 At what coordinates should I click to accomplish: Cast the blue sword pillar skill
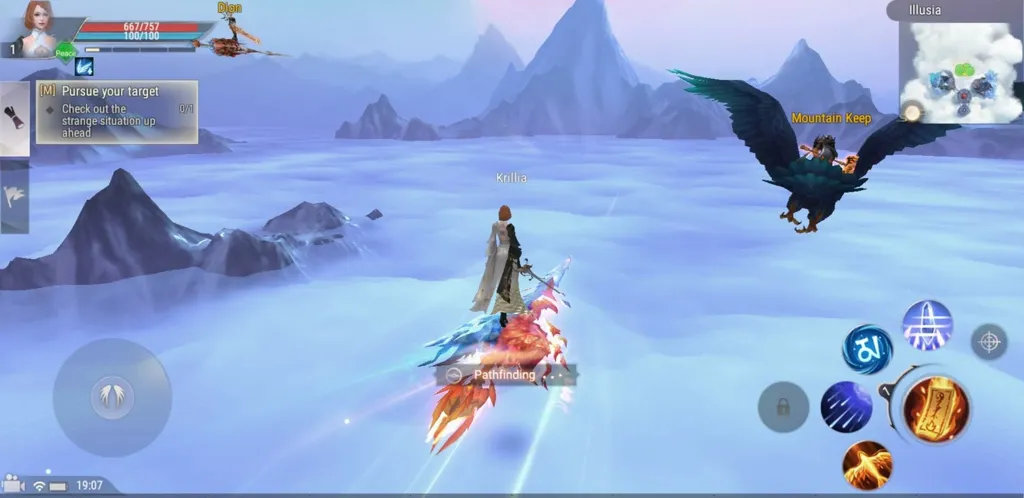coord(927,326)
